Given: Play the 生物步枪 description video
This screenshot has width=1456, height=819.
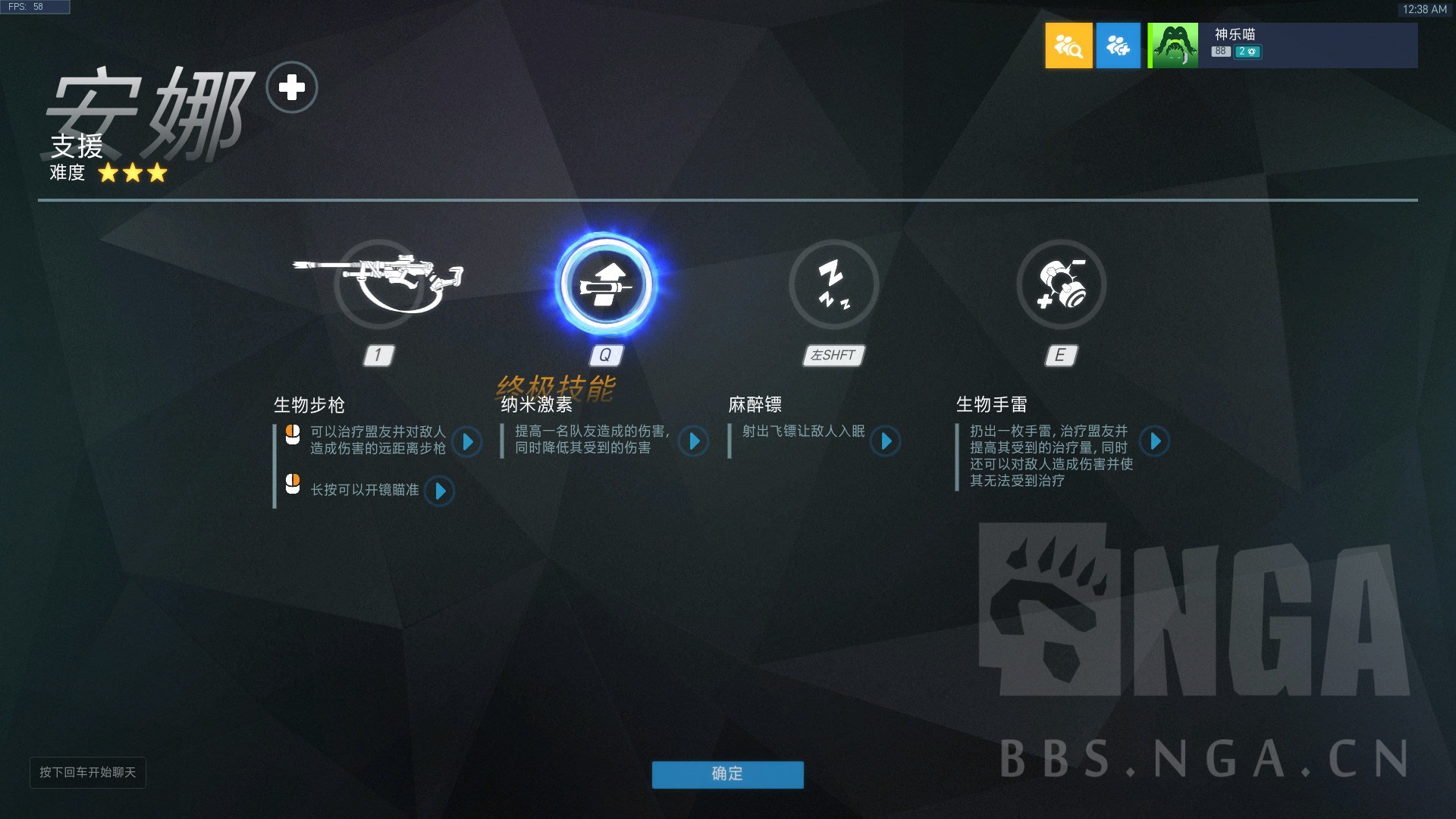Looking at the screenshot, I should [468, 442].
